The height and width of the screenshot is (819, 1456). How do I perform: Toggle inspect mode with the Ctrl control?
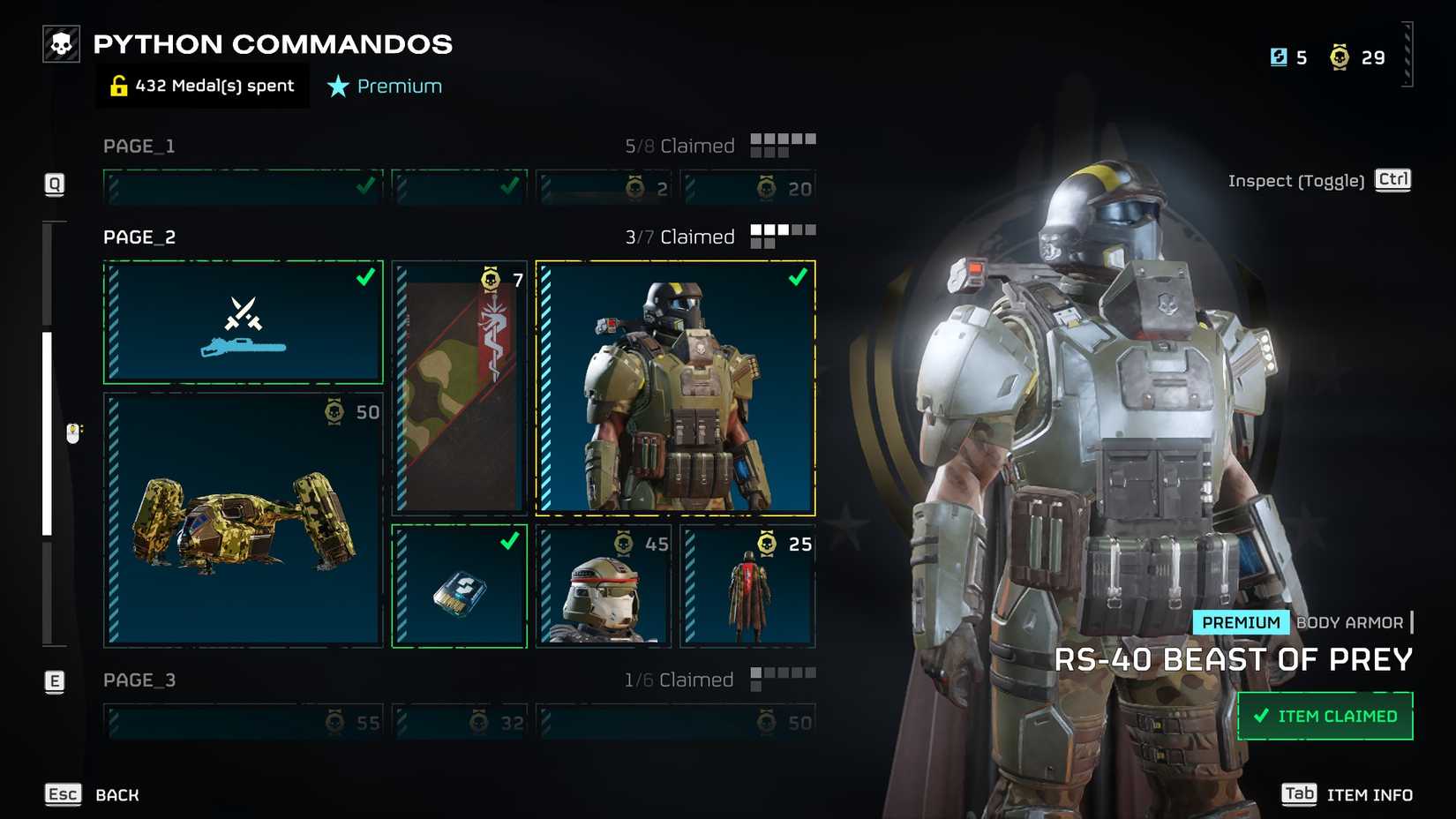tap(1392, 180)
